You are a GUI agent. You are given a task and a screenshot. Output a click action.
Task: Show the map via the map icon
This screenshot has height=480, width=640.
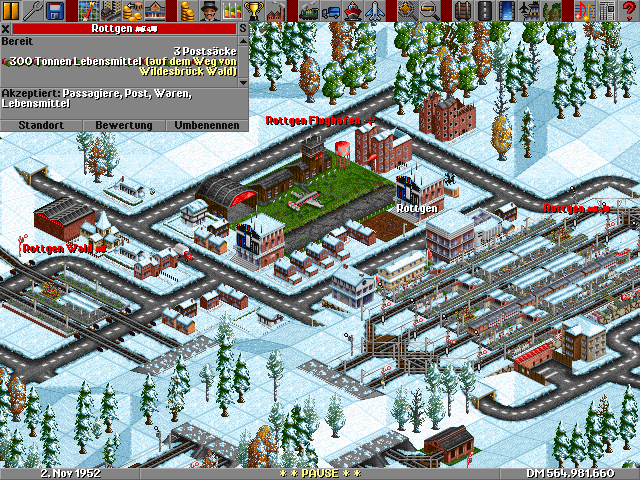87,11
